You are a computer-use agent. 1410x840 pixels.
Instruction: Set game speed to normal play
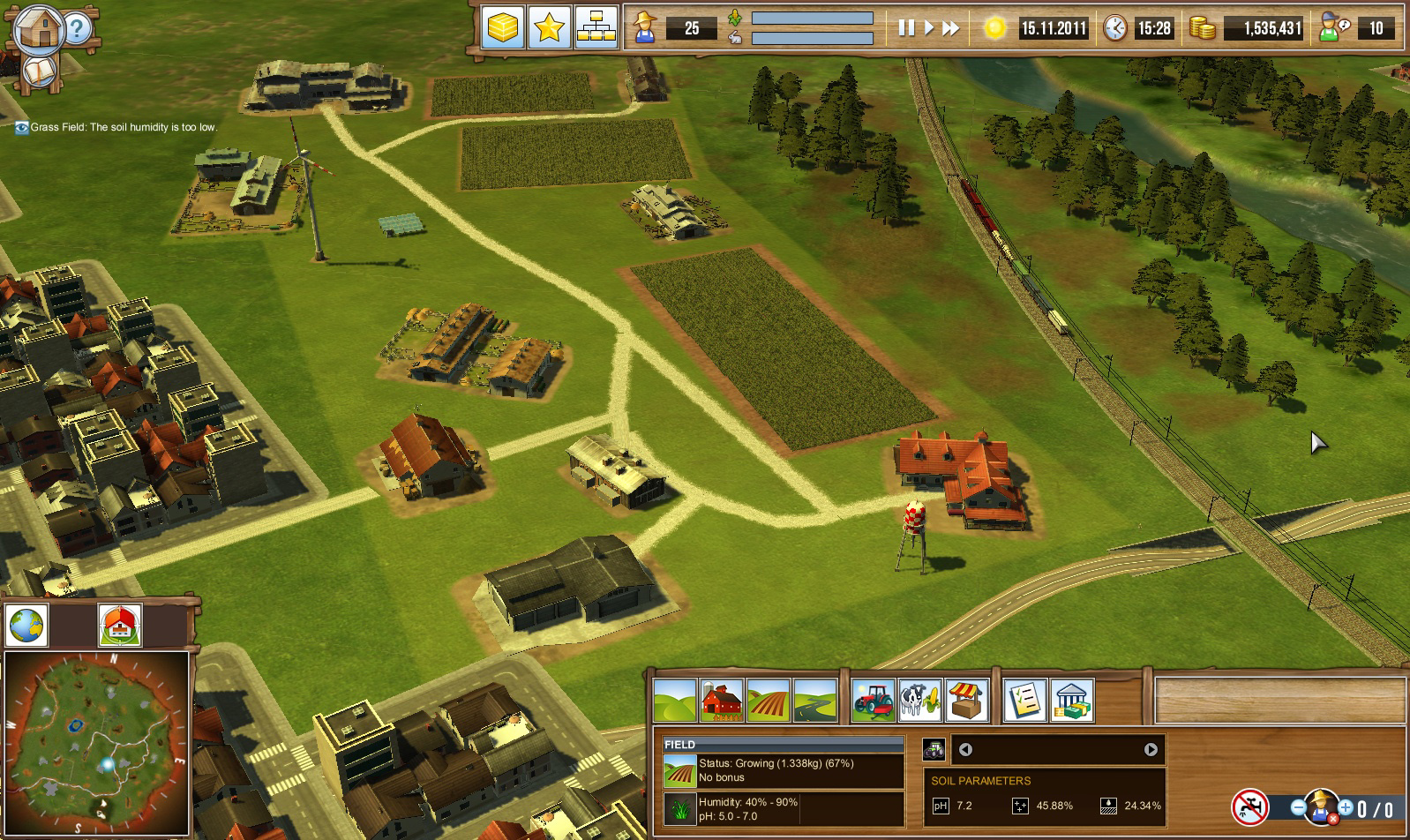[x=928, y=28]
